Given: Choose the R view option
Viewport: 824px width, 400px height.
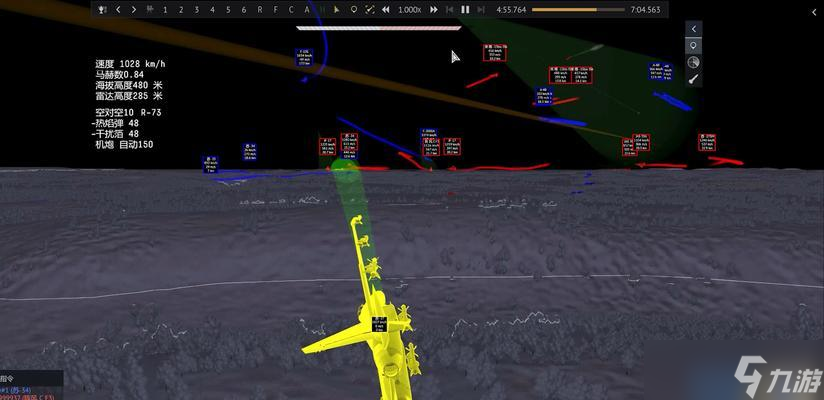Looking at the screenshot, I should click(260, 9).
